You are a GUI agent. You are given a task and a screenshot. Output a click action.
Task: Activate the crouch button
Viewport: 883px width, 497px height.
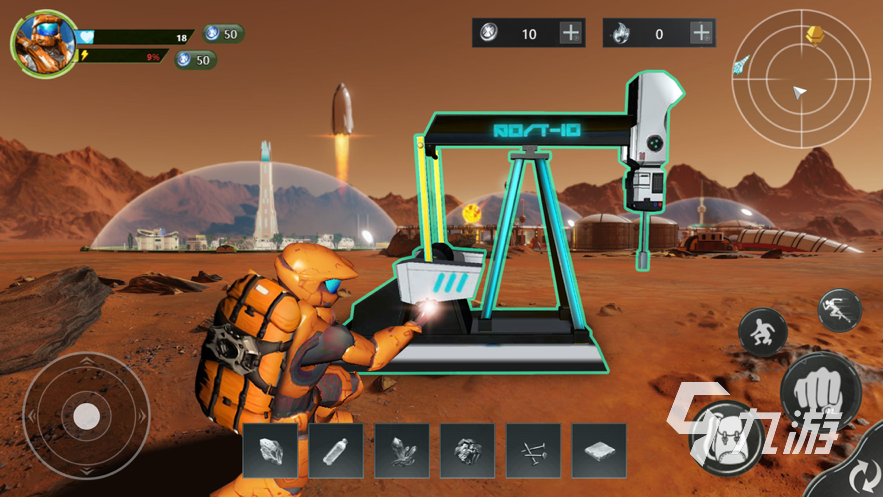click(763, 333)
